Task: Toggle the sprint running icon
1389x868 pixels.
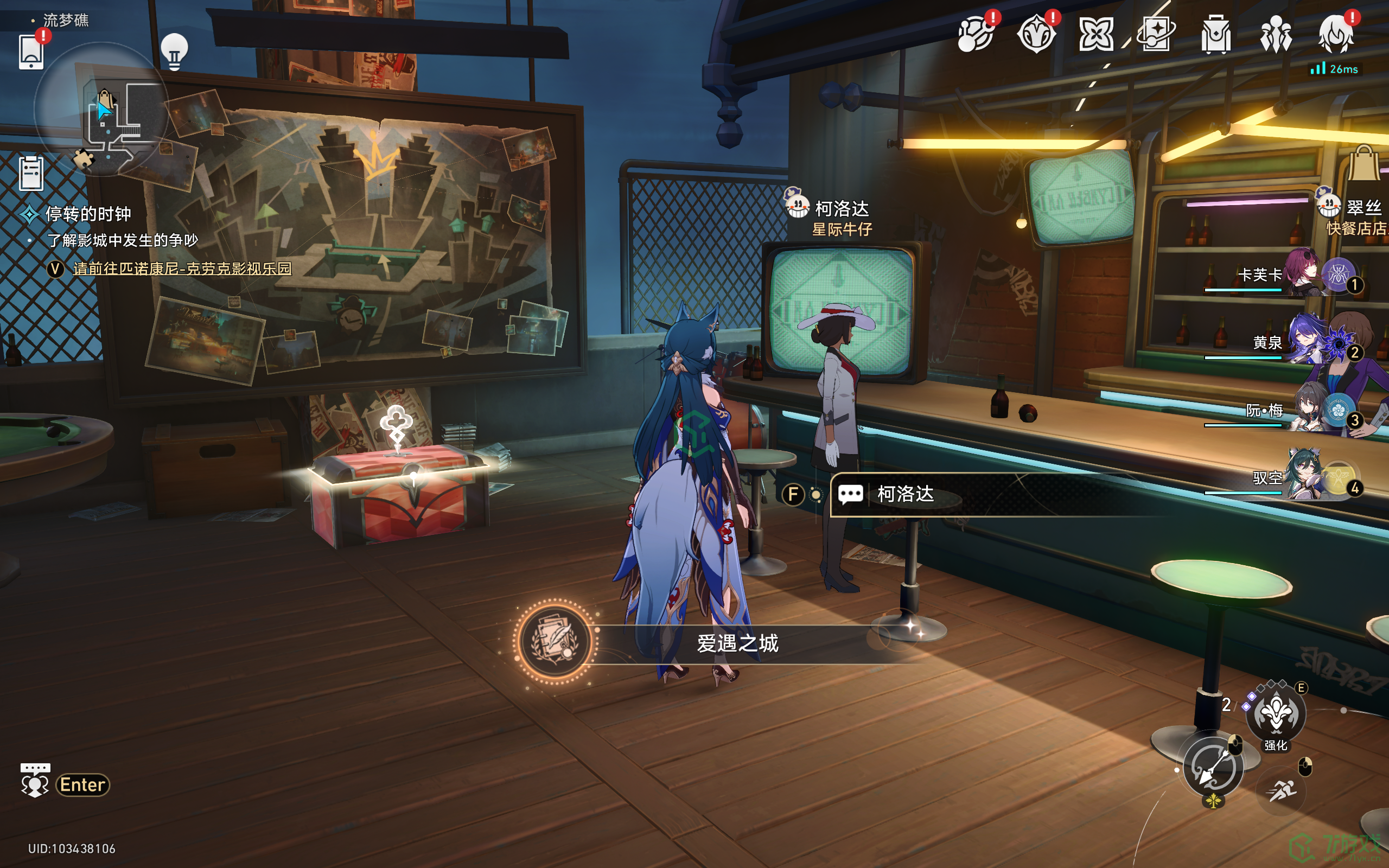Action: pos(1282,792)
